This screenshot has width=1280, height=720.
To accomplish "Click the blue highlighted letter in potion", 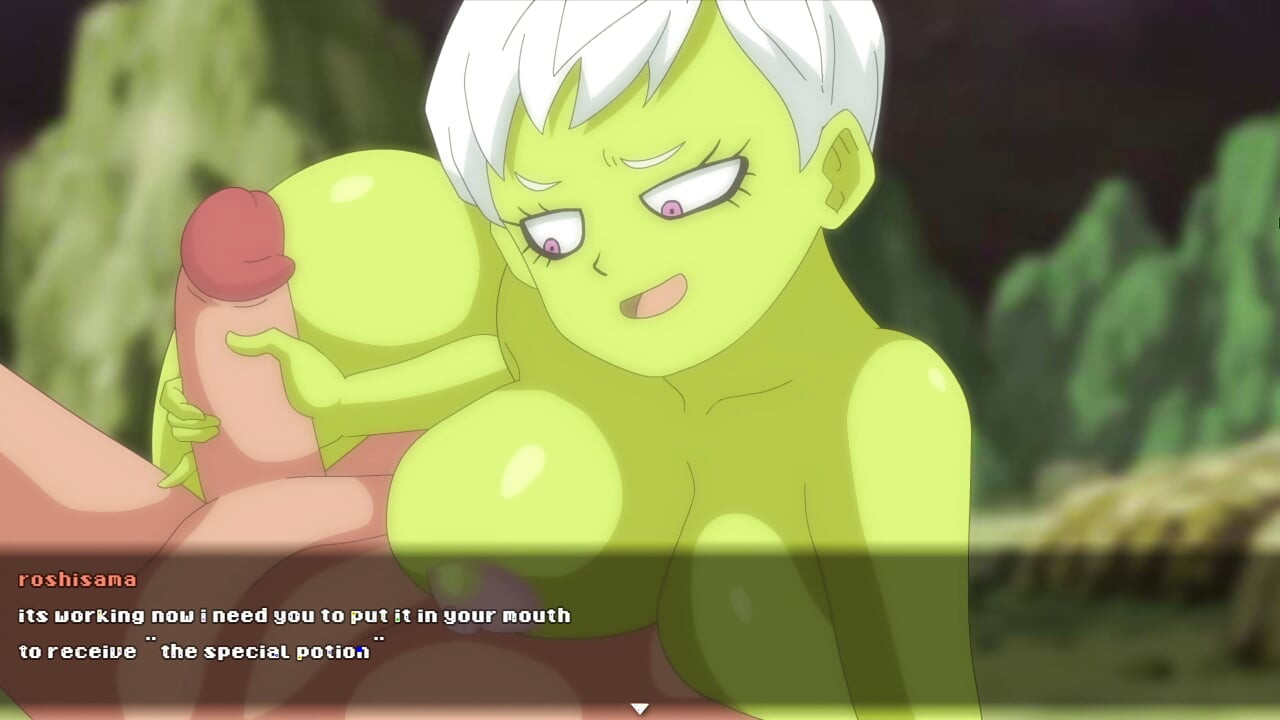I will coord(358,649).
